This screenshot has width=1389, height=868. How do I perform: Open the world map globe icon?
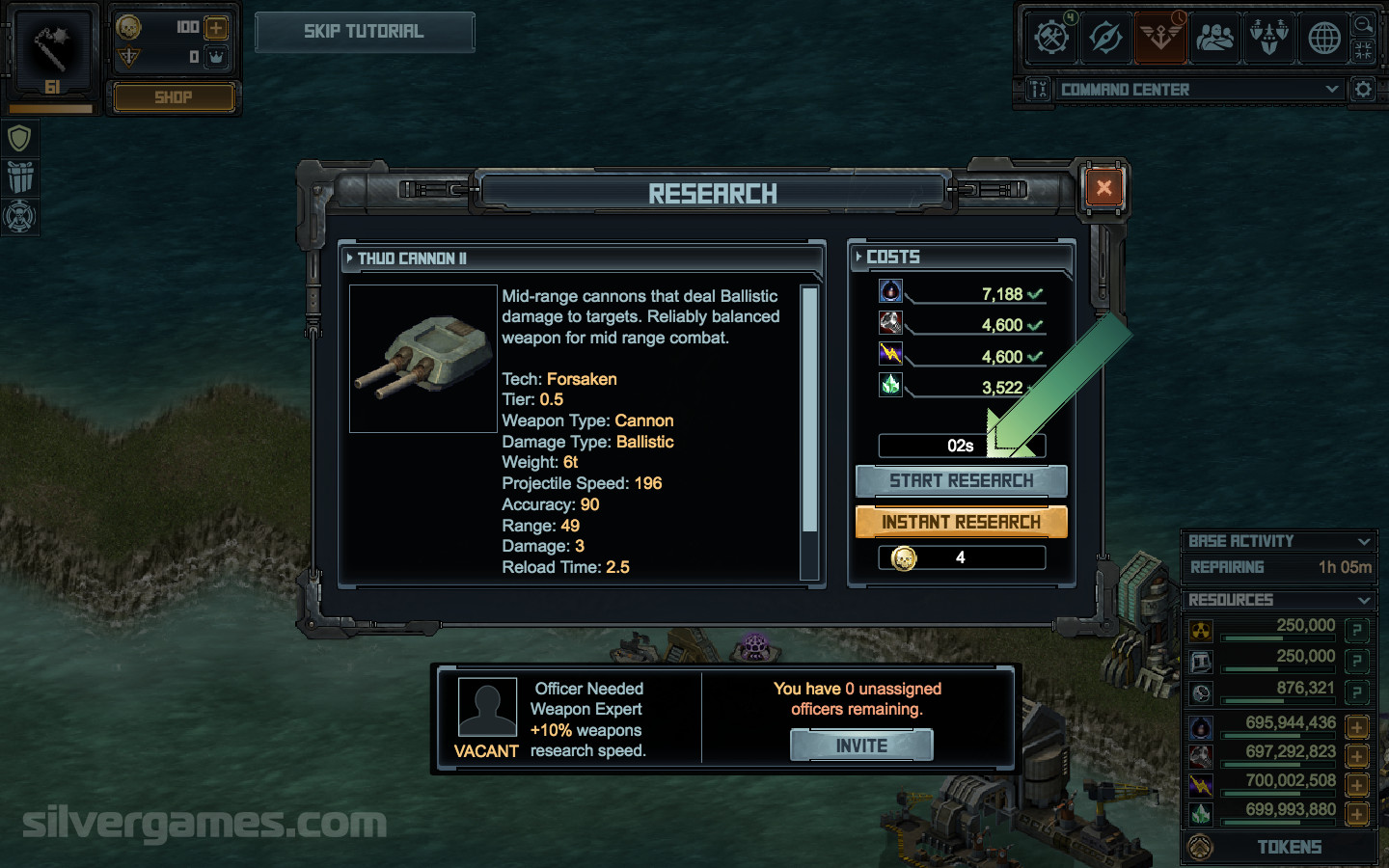click(1323, 38)
